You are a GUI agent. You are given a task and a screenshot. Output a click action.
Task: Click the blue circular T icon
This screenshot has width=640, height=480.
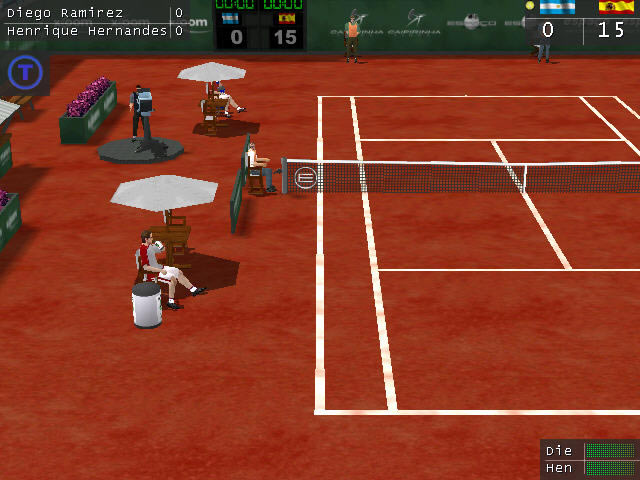pyautogui.click(x=23, y=72)
